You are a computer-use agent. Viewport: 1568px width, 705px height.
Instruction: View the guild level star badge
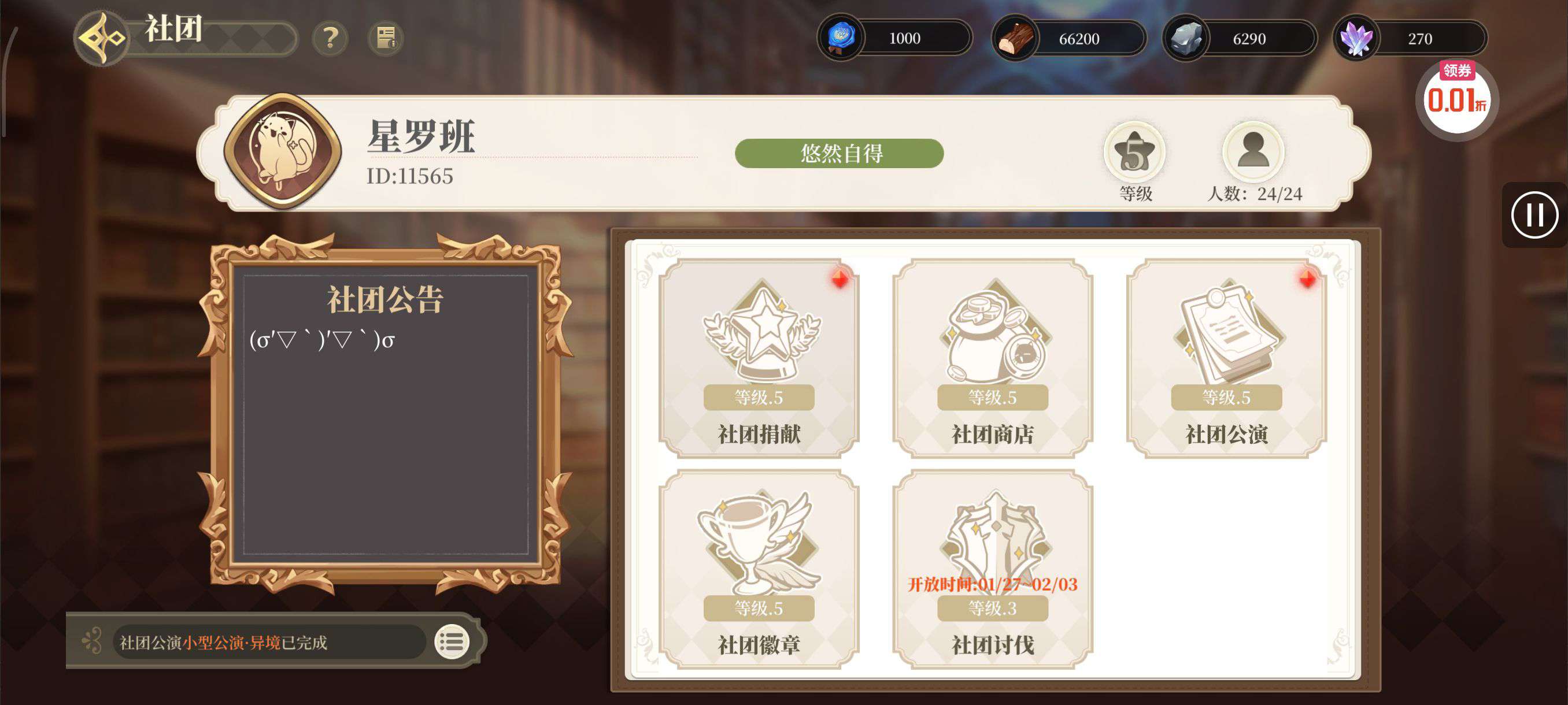point(1134,152)
